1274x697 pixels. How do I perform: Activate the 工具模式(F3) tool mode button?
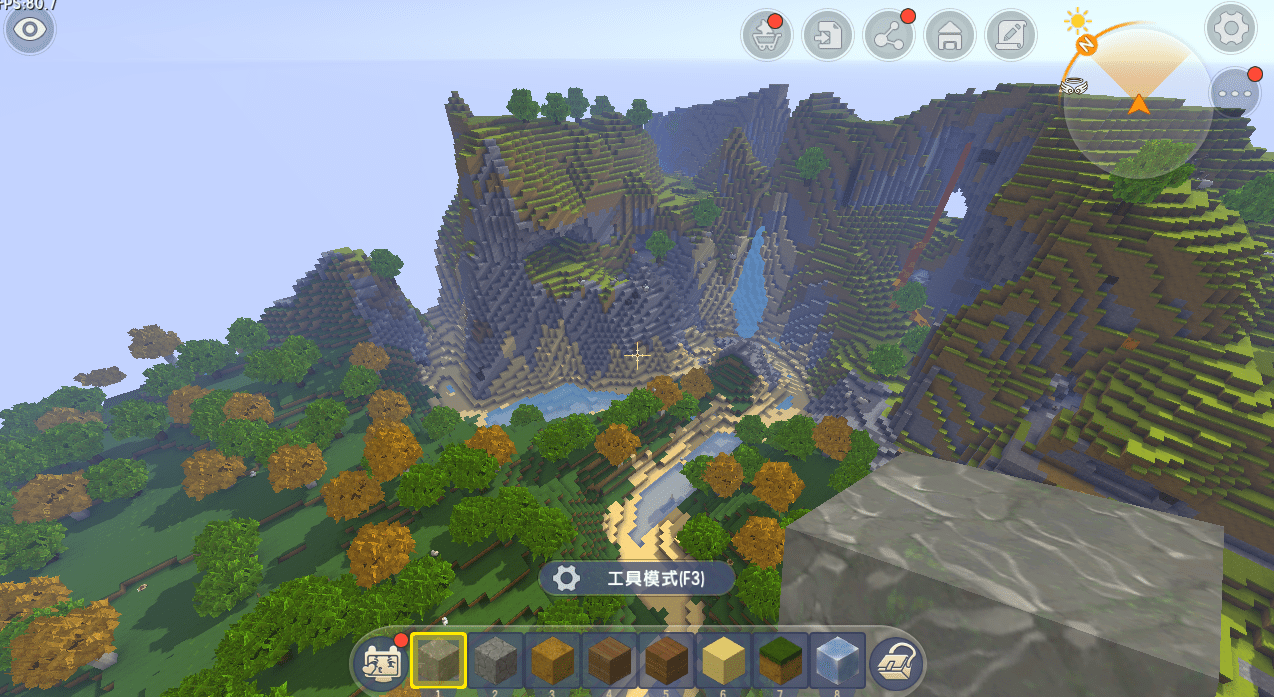[x=636, y=578]
